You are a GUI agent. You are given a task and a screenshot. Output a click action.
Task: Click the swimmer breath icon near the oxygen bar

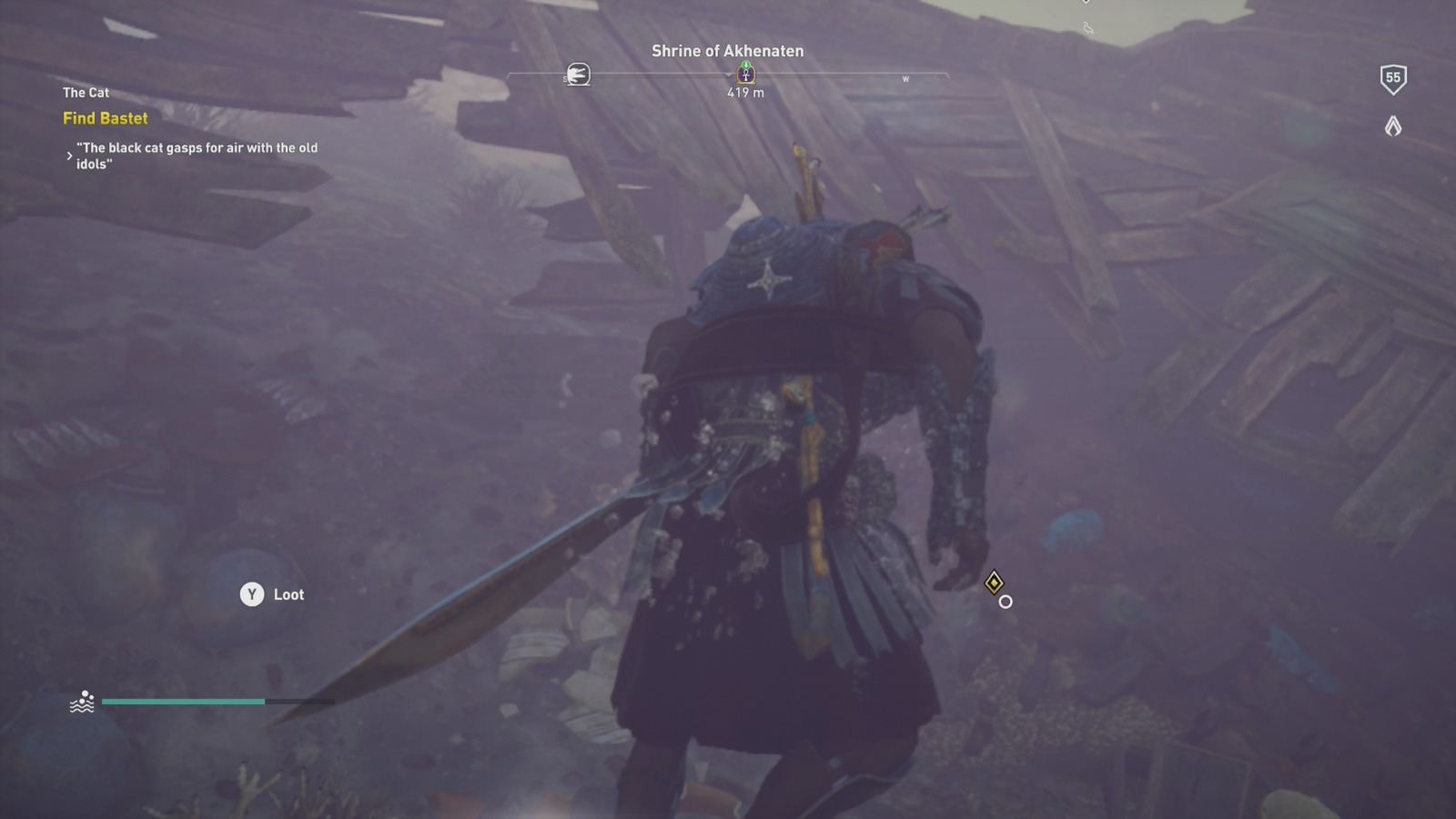tap(83, 702)
